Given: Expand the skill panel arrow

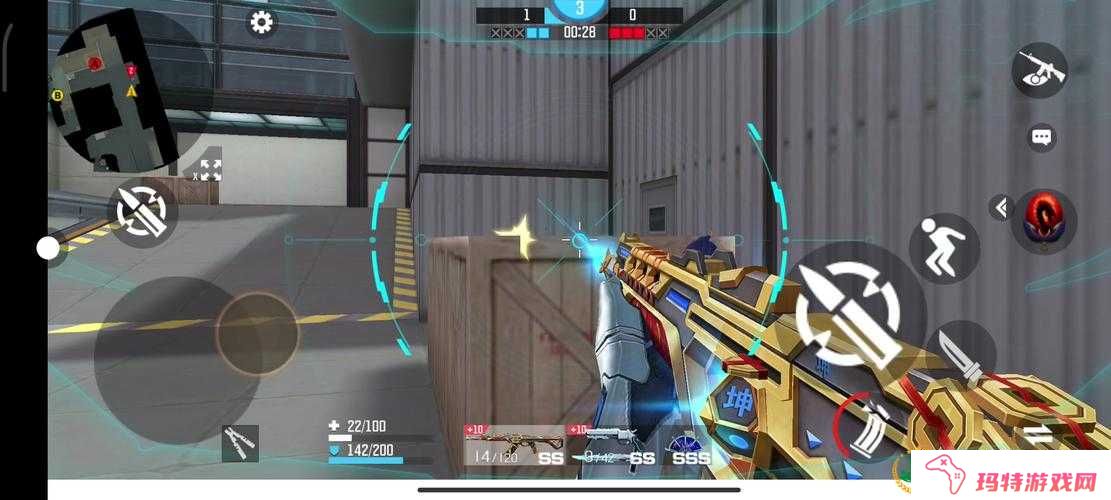Looking at the screenshot, I should [1001, 207].
